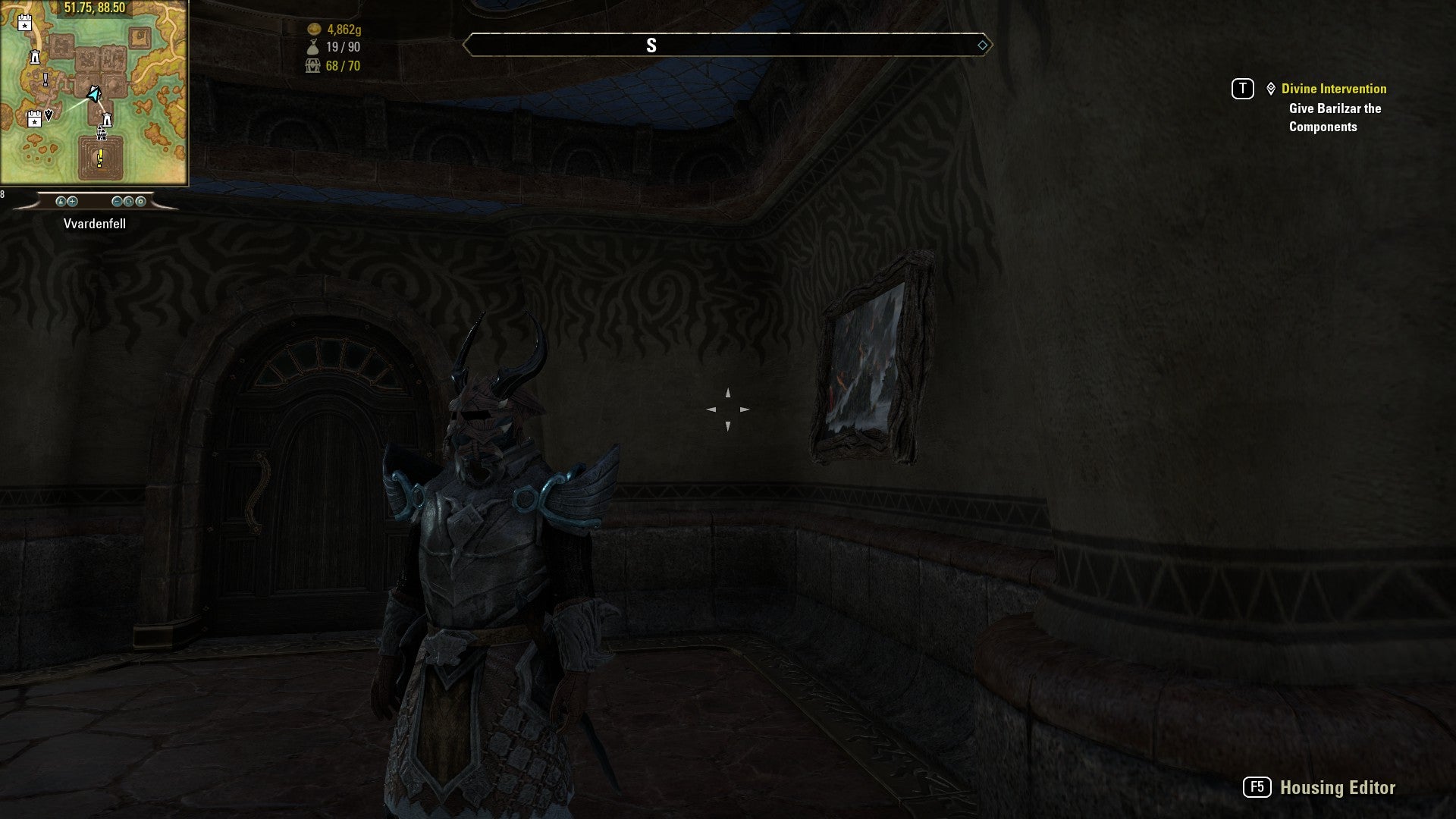Screen dimensions: 1456x819
Task: Toggle map rotation on the minimap bar
Action: (129, 202)
